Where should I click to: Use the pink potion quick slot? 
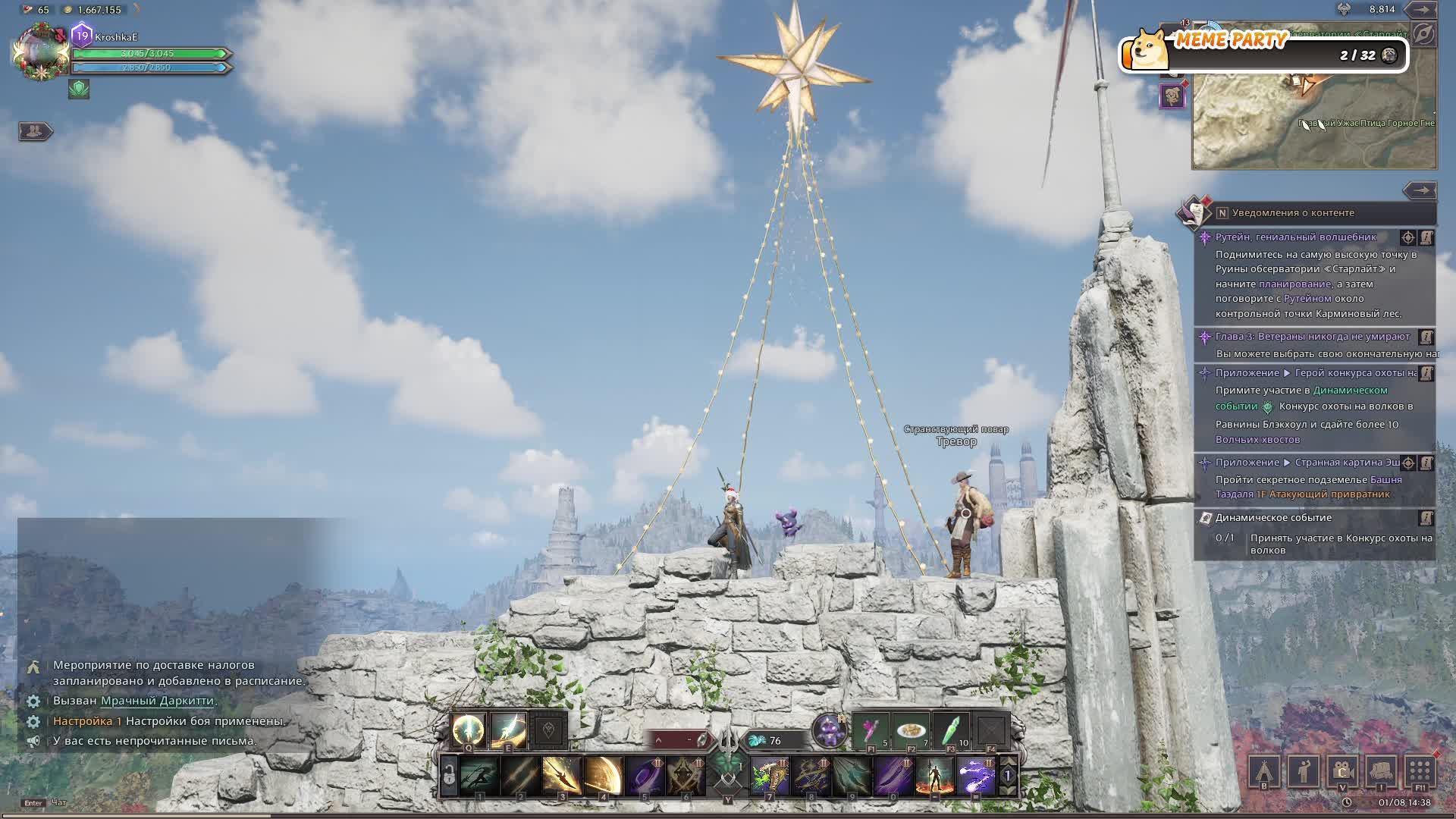pos(871,730)
